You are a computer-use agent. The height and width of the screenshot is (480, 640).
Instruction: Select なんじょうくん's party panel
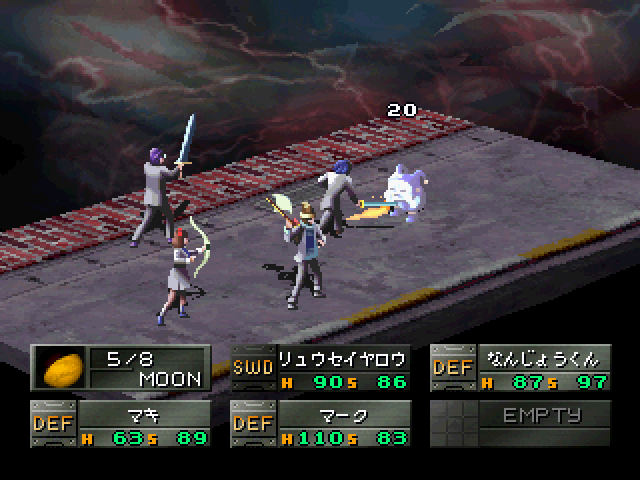[520, 368]
